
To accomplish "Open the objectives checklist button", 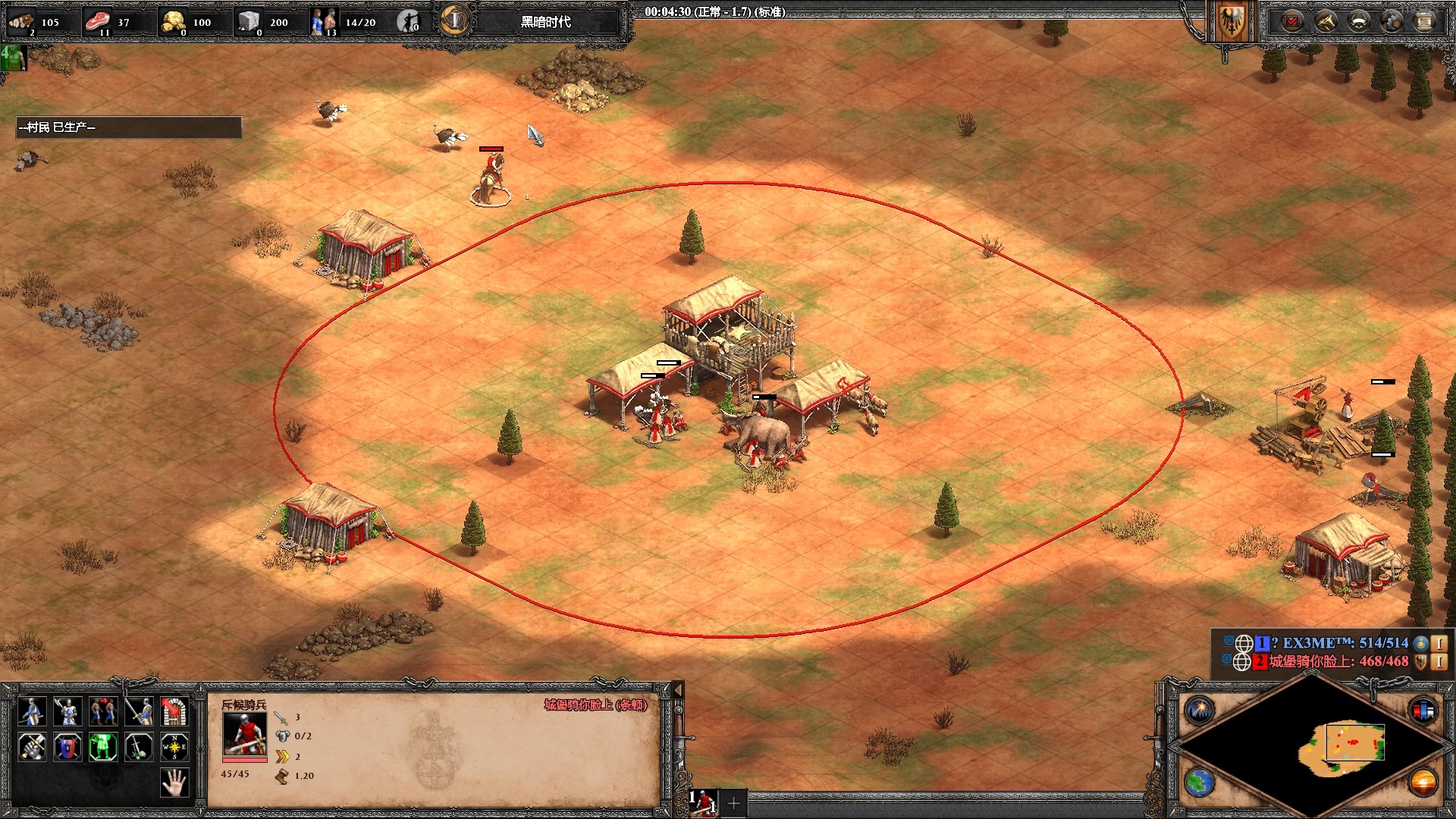I will coord(1292,21).
